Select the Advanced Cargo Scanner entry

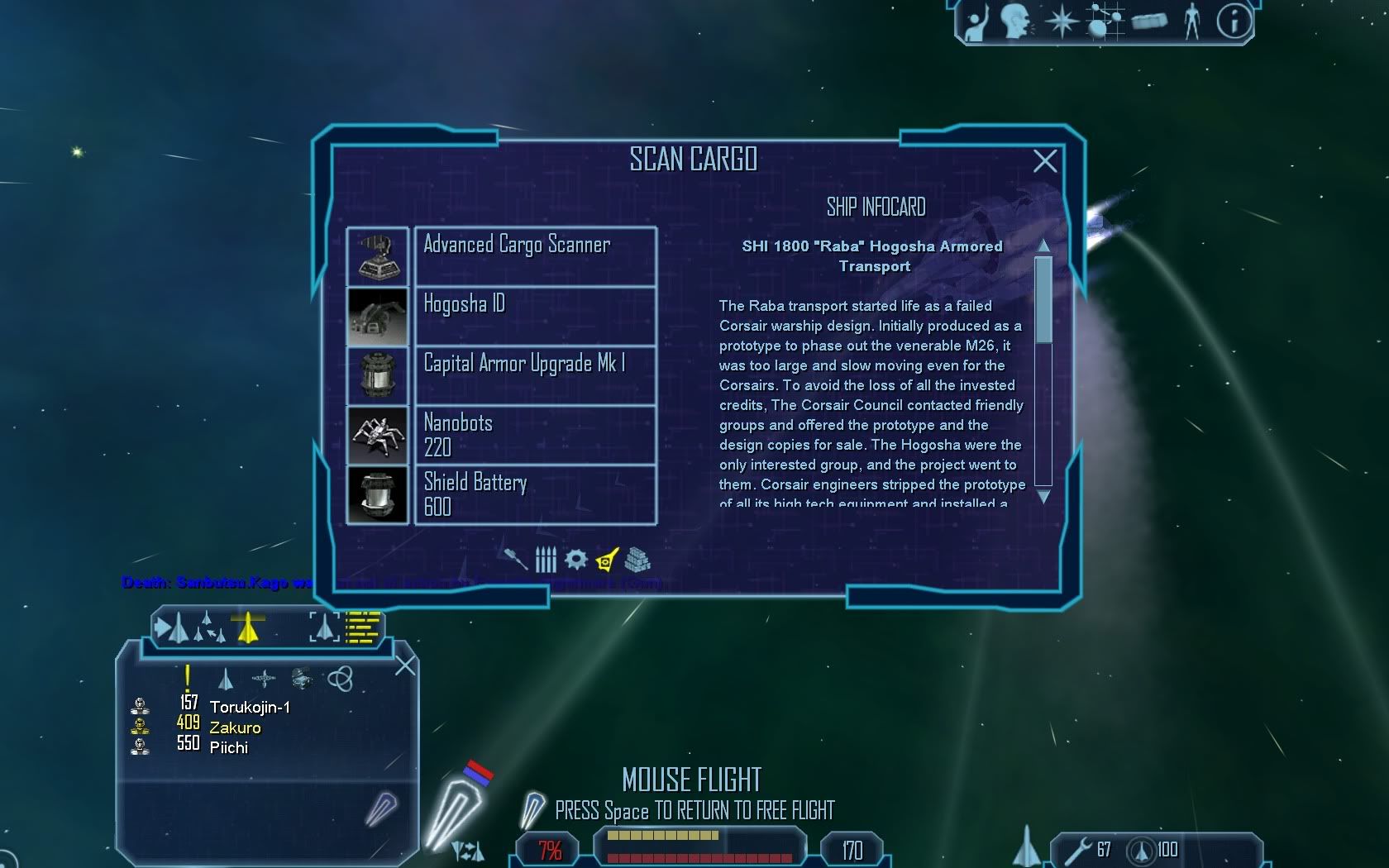(x=535, y=256)
